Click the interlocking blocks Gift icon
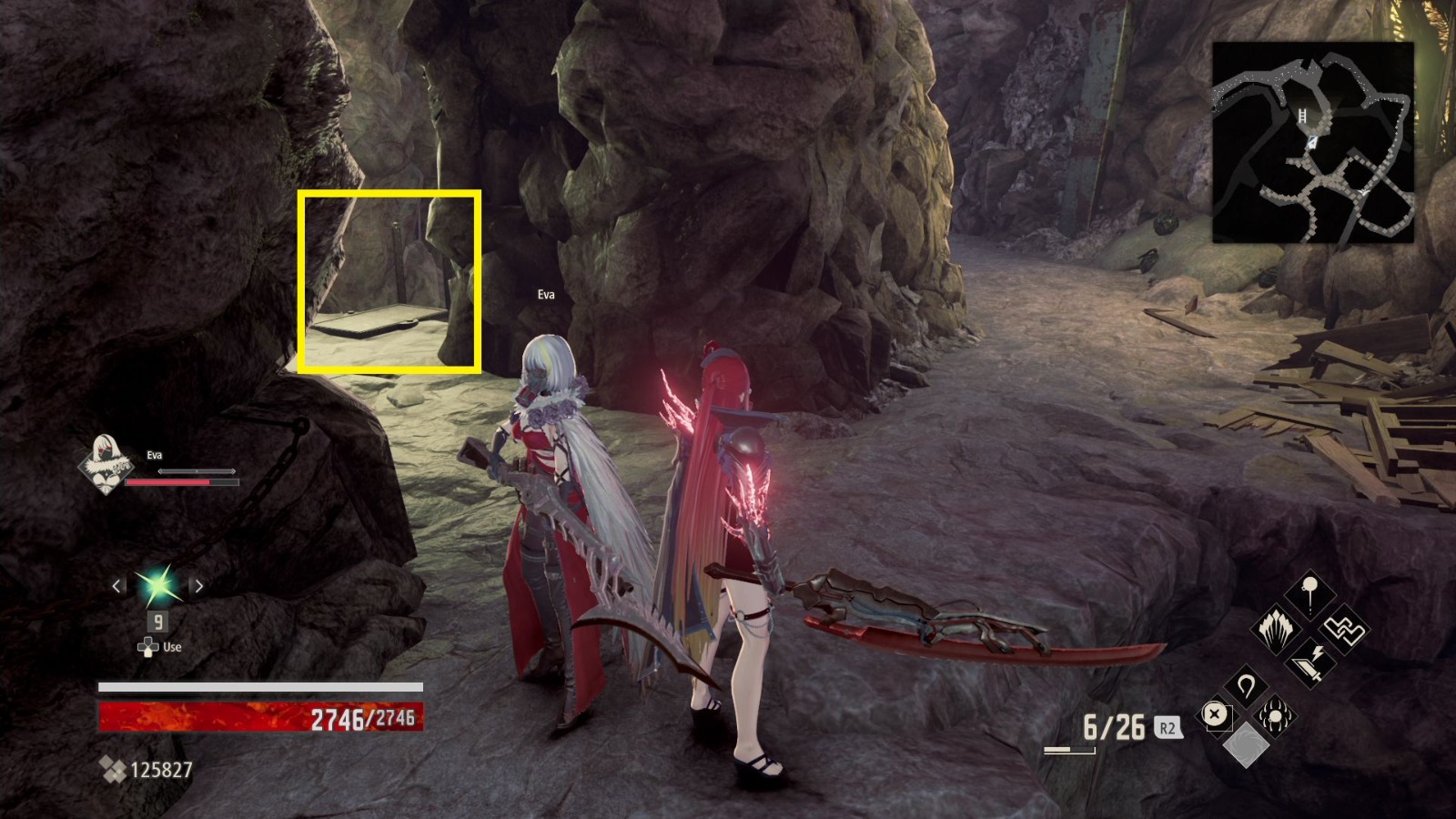This screenshot has width=1456, height=819. 1343,631
